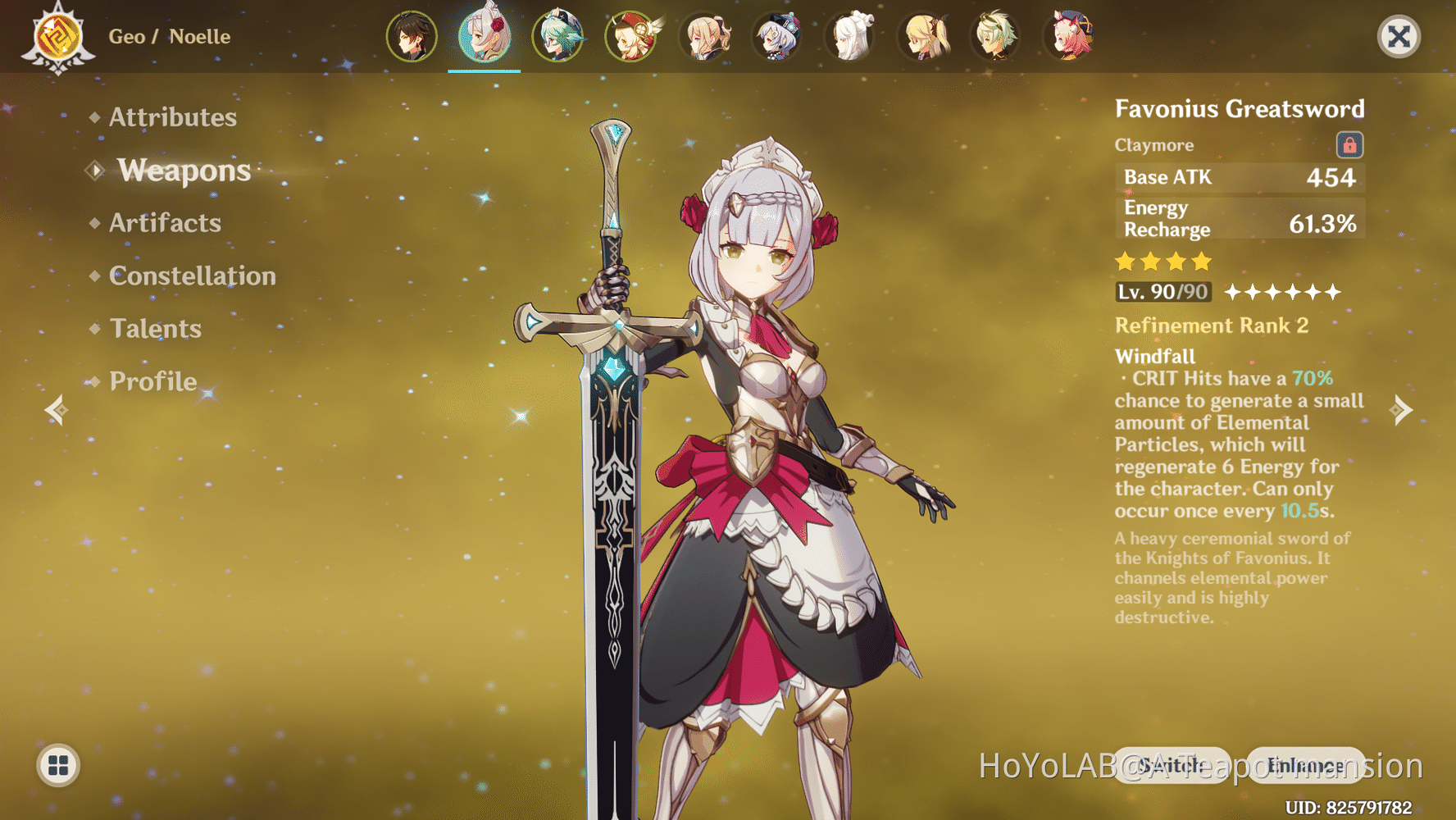1456x820 pixels.
Task: Select the teal-haired character avatar
Action: (x=557, y=36)
